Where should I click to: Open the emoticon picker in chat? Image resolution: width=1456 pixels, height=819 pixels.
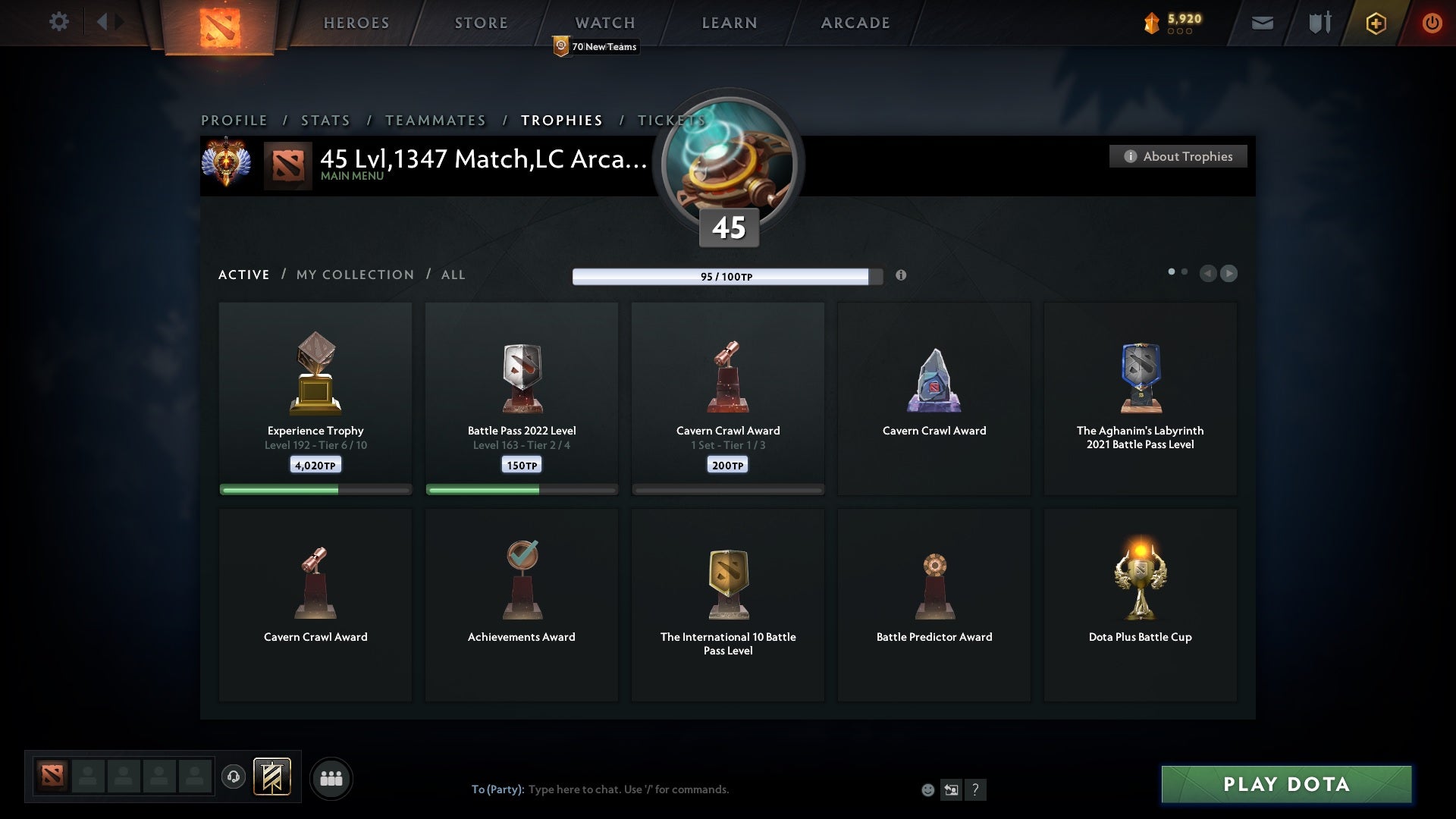coord(928,789)
